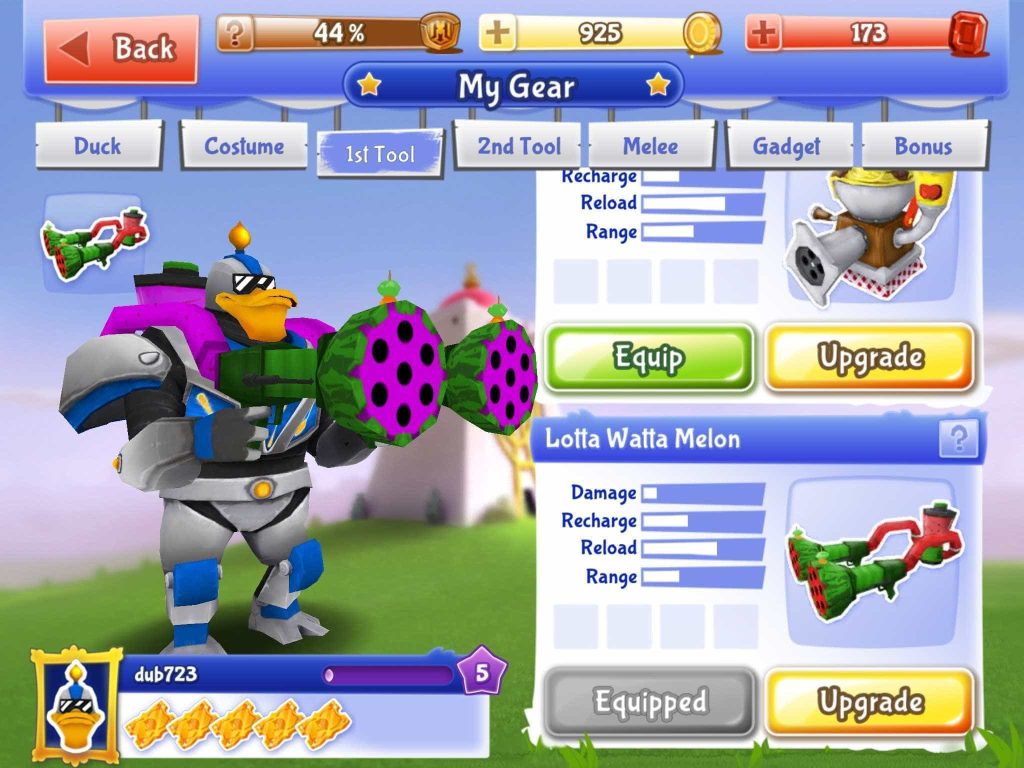Open the Melee tab

tap(651, 147)
